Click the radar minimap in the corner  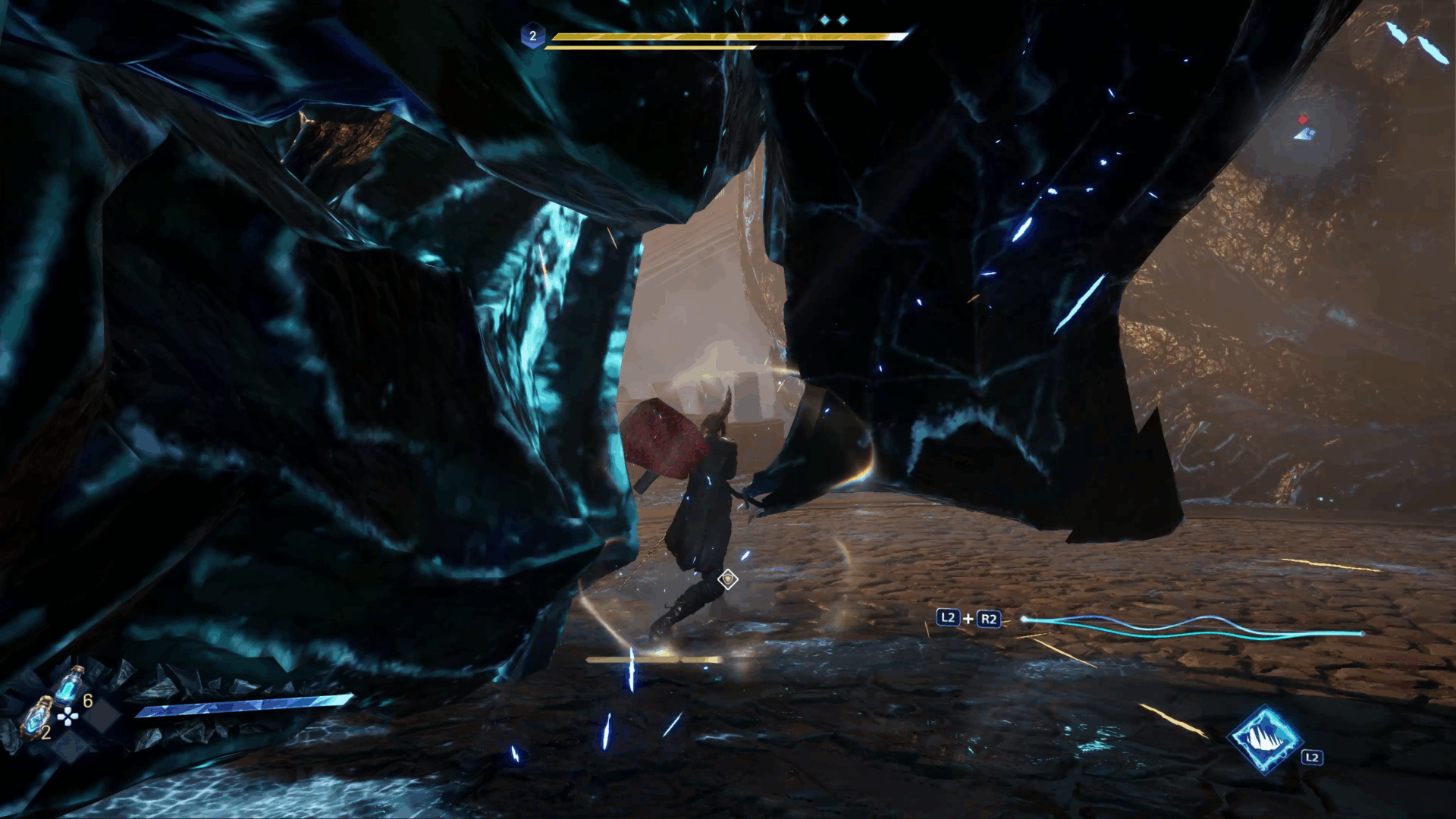1304,129
